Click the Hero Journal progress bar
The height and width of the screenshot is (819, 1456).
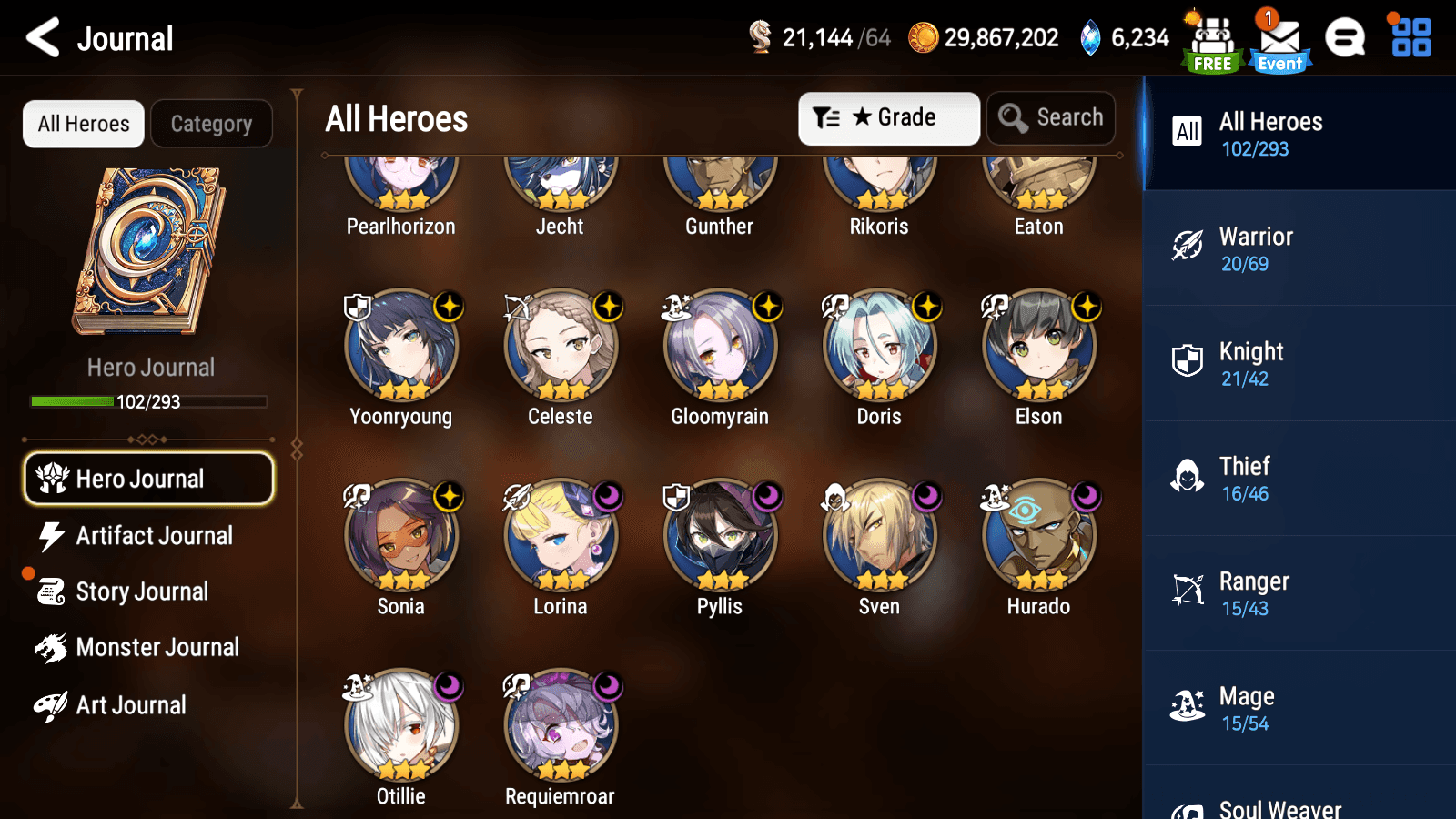[148, 401]
